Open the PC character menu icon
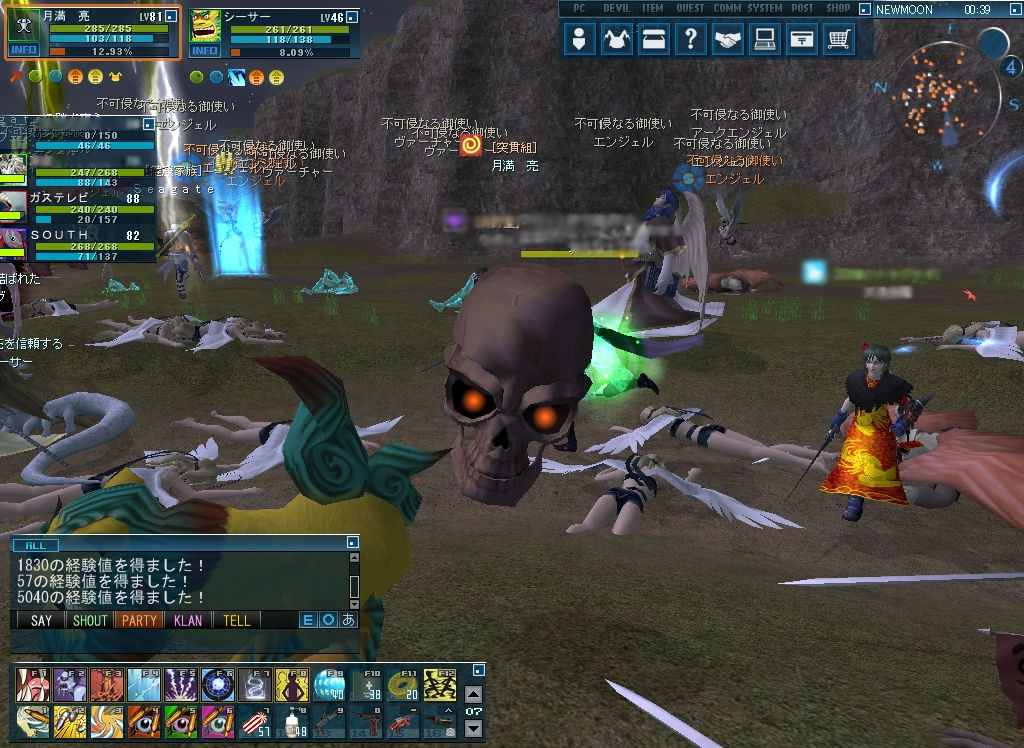1024x748 pixels. (579, 40)
